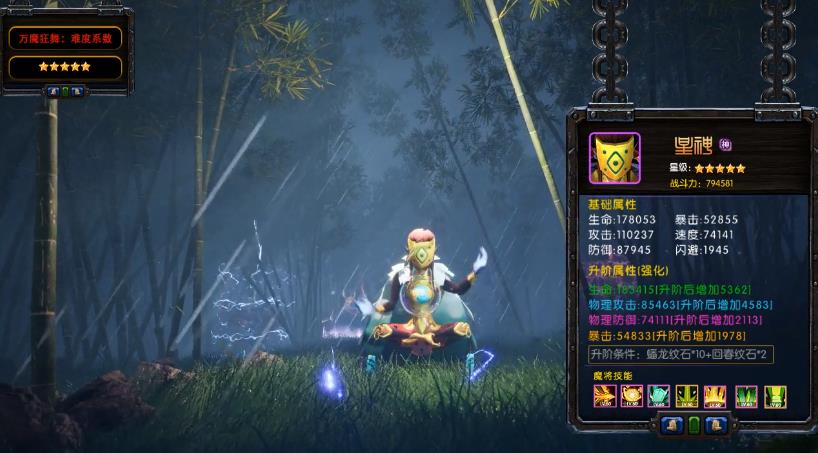The height and width of the screenshot is (453, 818).
Task: Click the green gem under the difficulty panel
Action: coord(66,91)
